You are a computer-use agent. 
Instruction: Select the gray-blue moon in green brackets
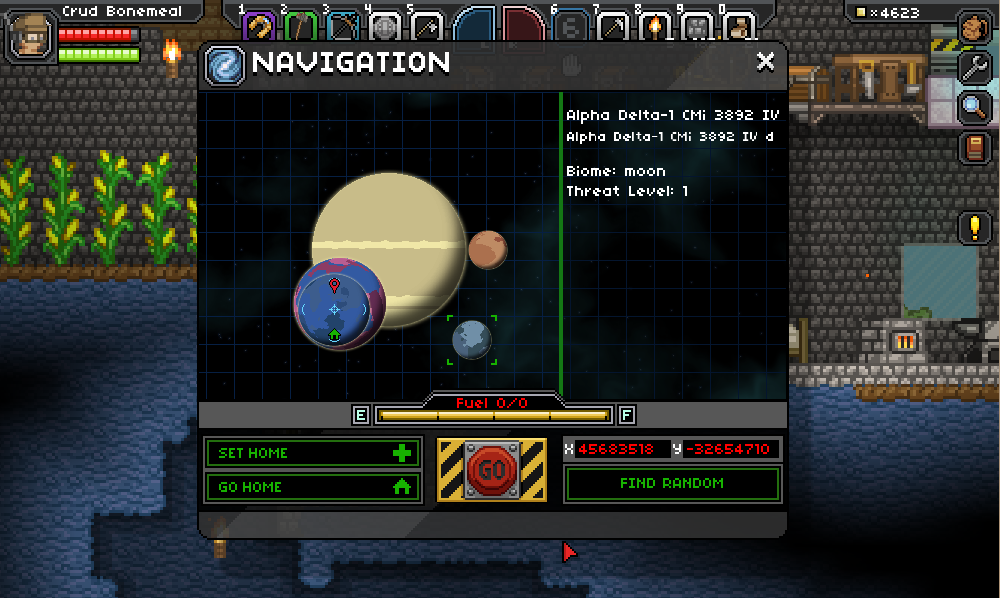(471, 340)
